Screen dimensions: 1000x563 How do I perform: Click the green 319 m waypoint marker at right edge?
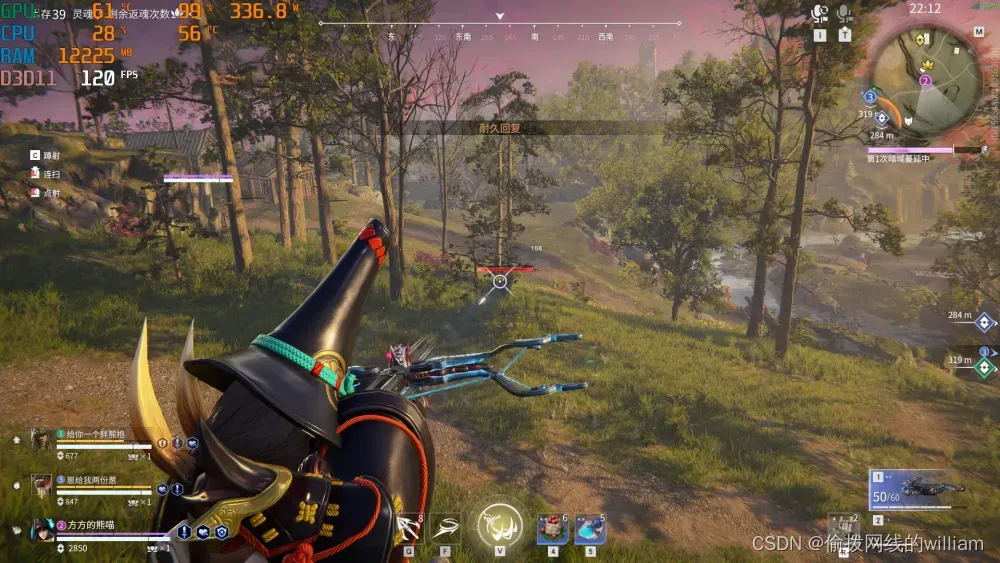[985, 365]
